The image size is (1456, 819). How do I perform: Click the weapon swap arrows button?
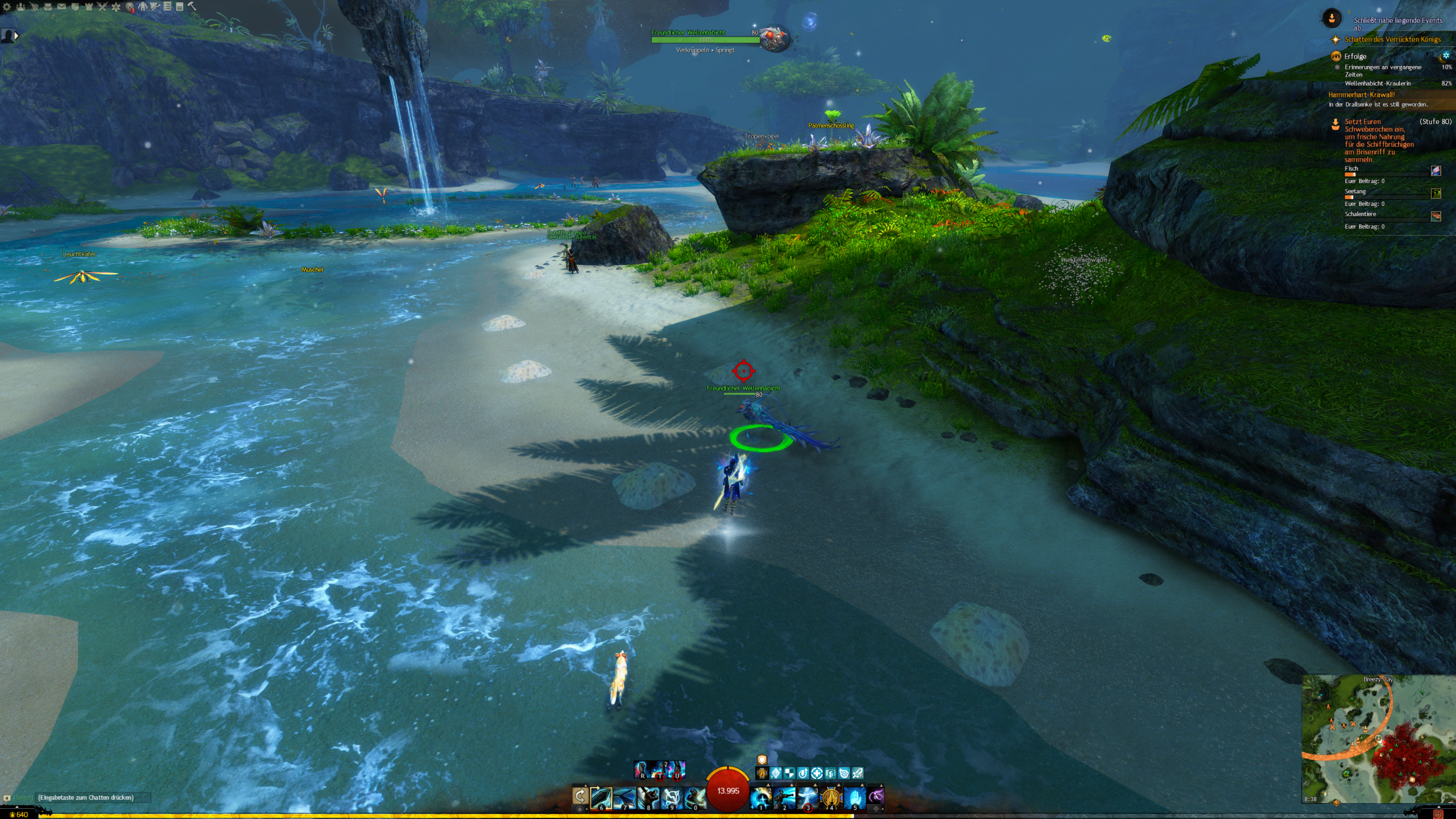click(580, 796)
